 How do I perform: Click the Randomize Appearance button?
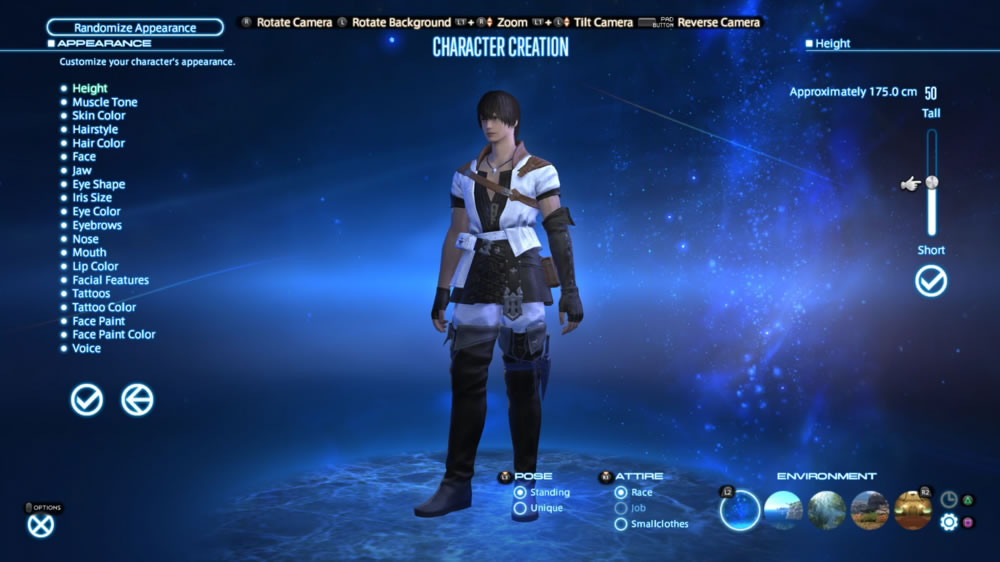(x=134, y=28)
